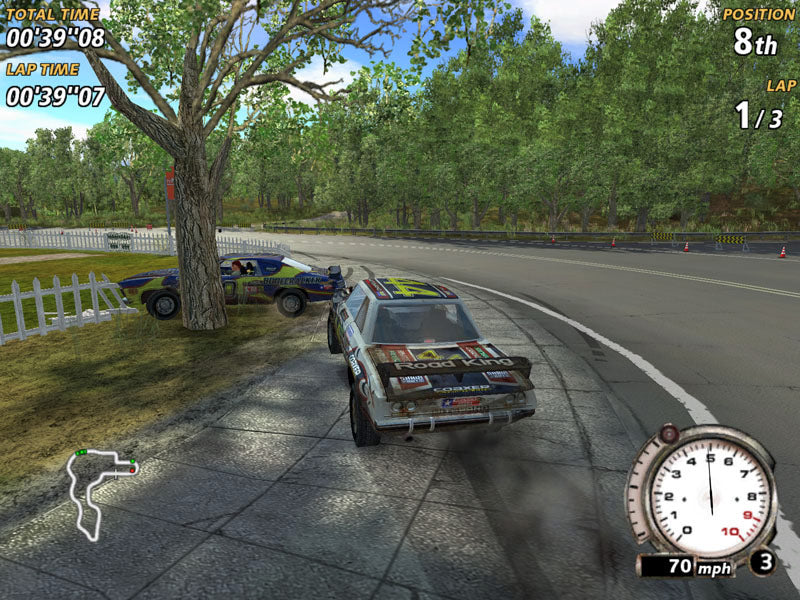The image size is (800, 600).
Task: Click the track outline minimap
Action: point(98,491)
